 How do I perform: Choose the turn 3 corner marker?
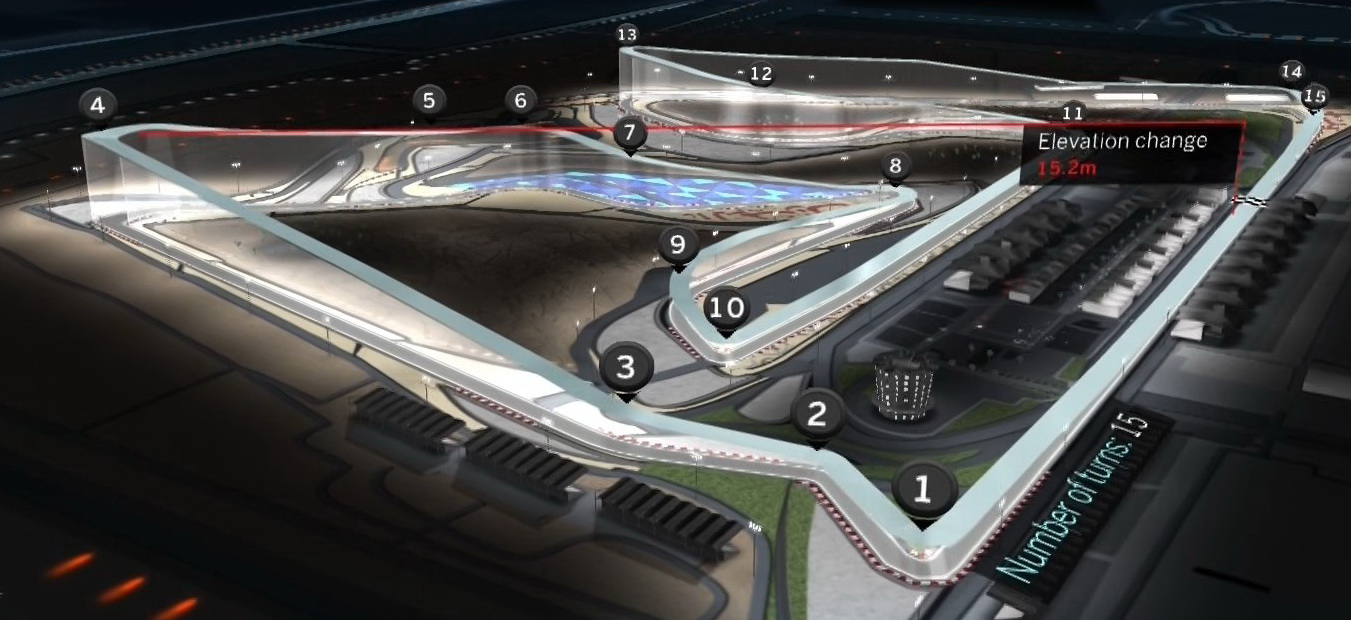626,367
